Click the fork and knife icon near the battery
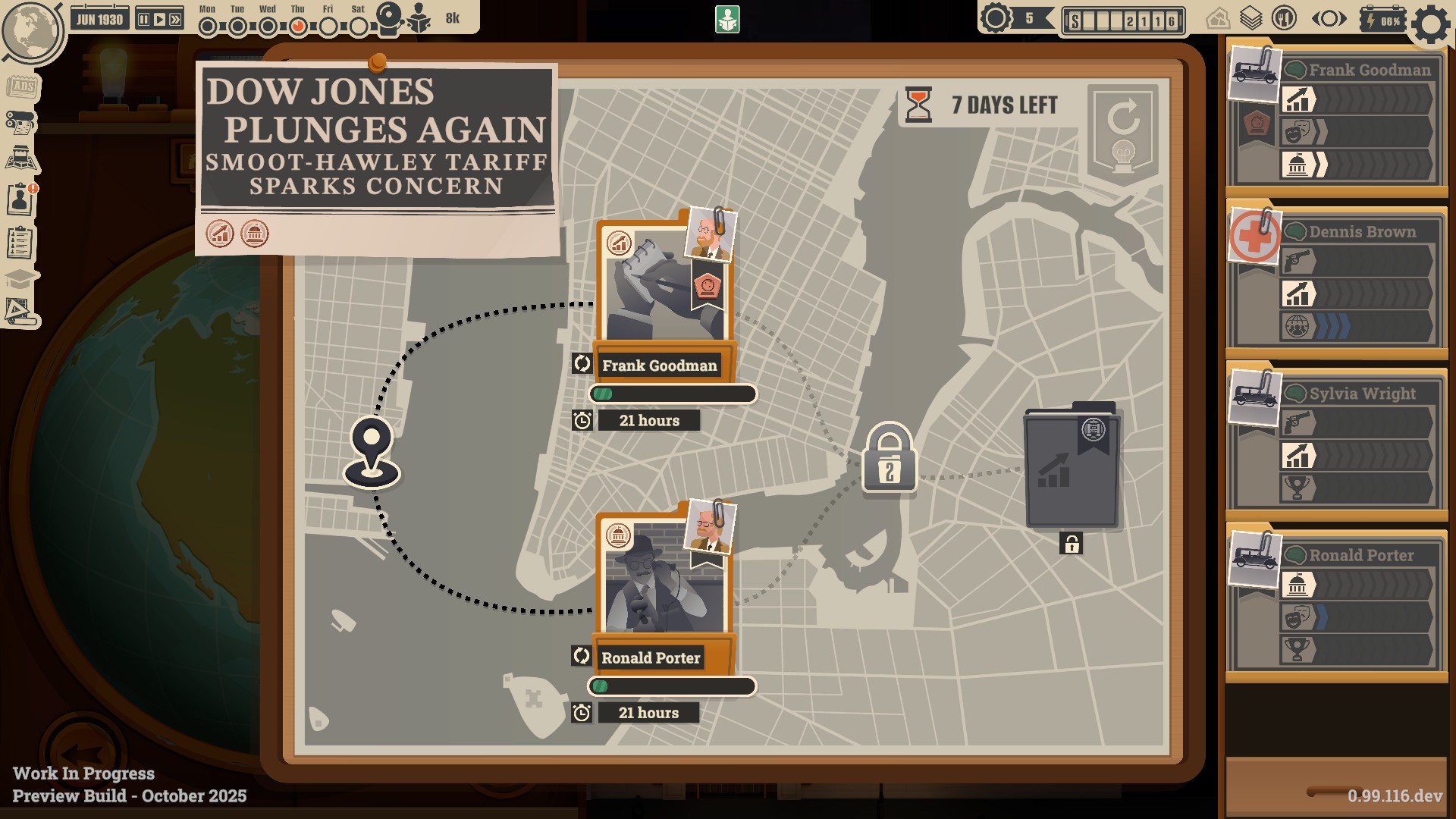The height and width of the screenshot is (819, 1456). pos(1283,17)
